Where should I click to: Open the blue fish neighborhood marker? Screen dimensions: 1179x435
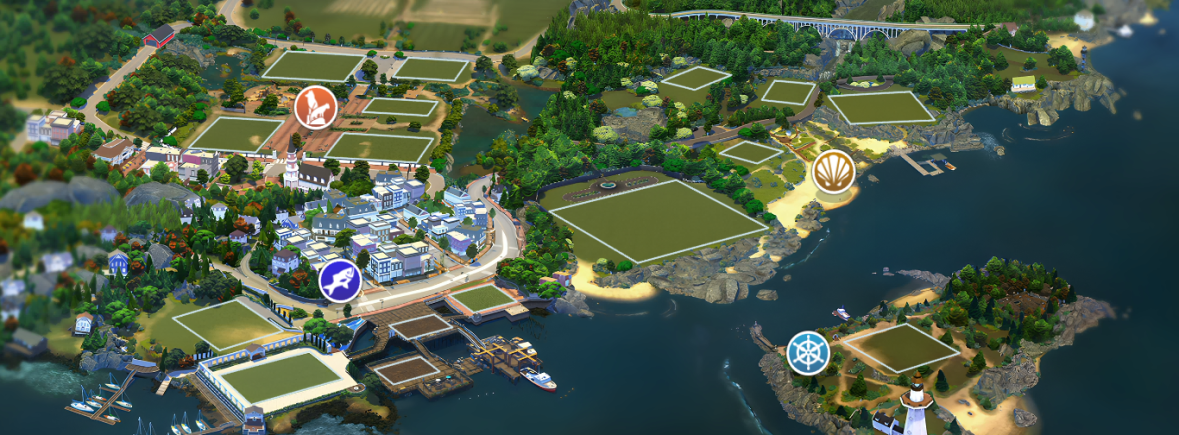(x=340, y=280)
